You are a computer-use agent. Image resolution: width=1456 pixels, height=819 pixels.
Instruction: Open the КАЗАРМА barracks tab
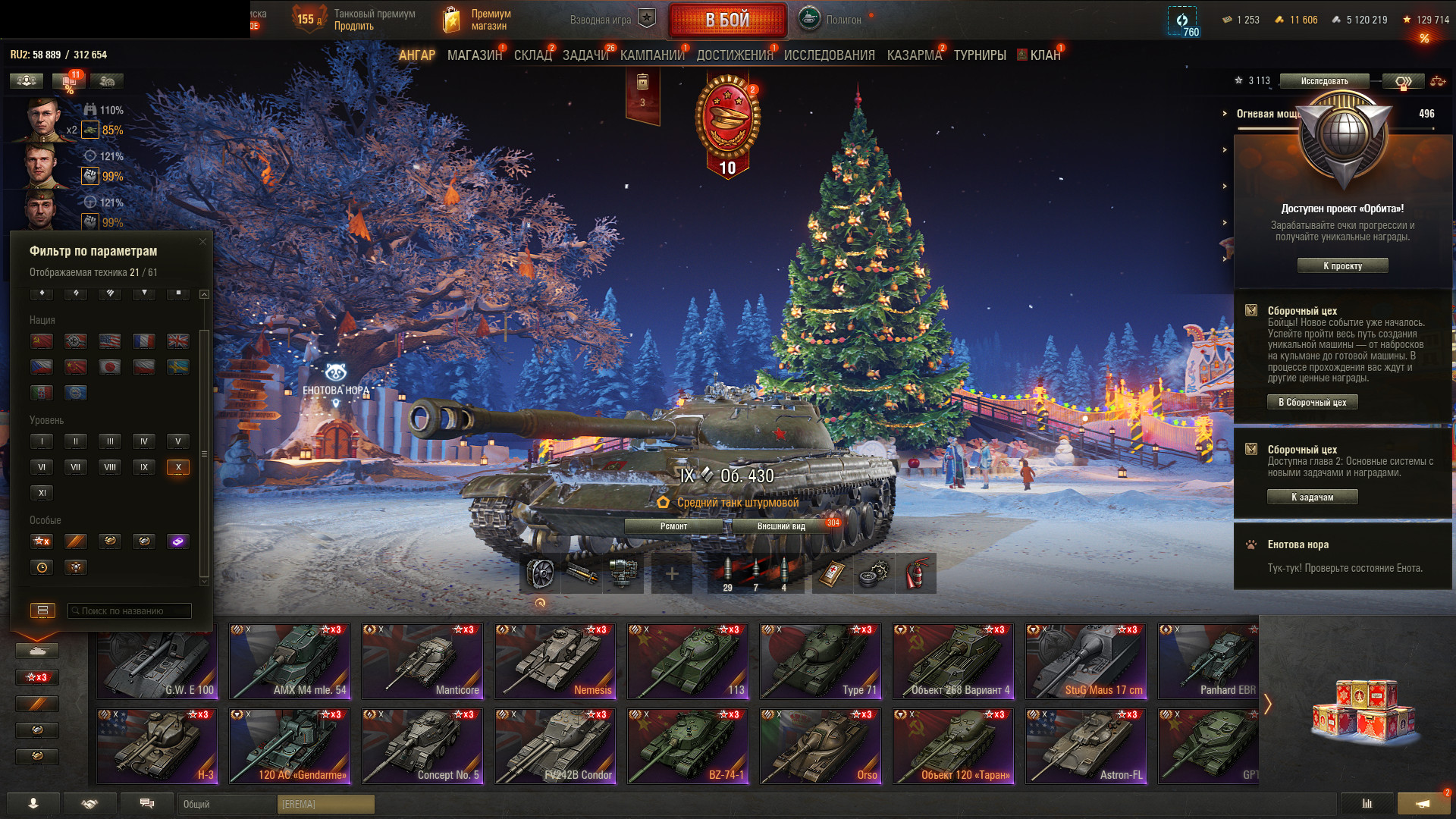914,55
